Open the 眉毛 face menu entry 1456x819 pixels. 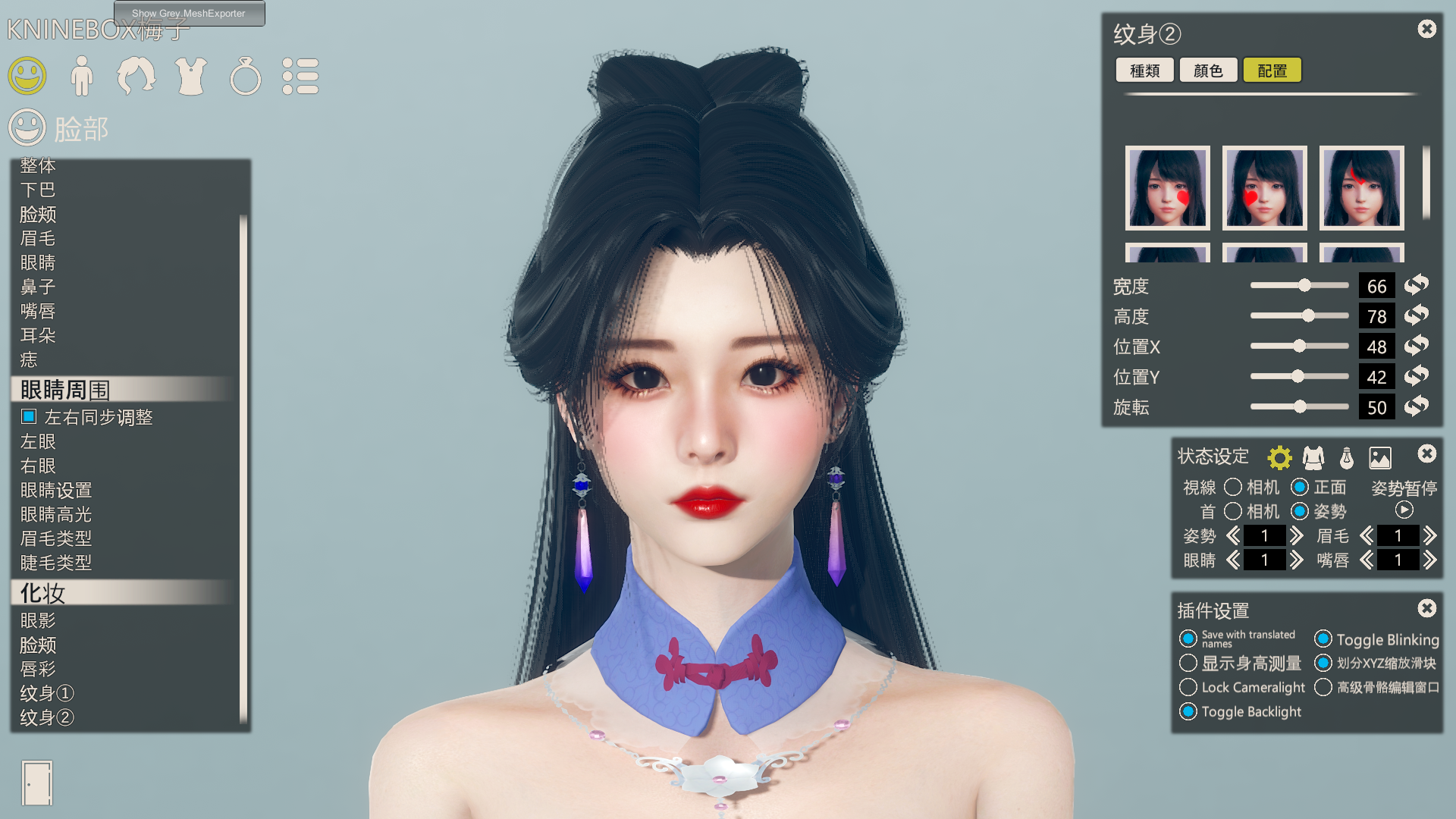pyautogui.click(x=38, y=238)
